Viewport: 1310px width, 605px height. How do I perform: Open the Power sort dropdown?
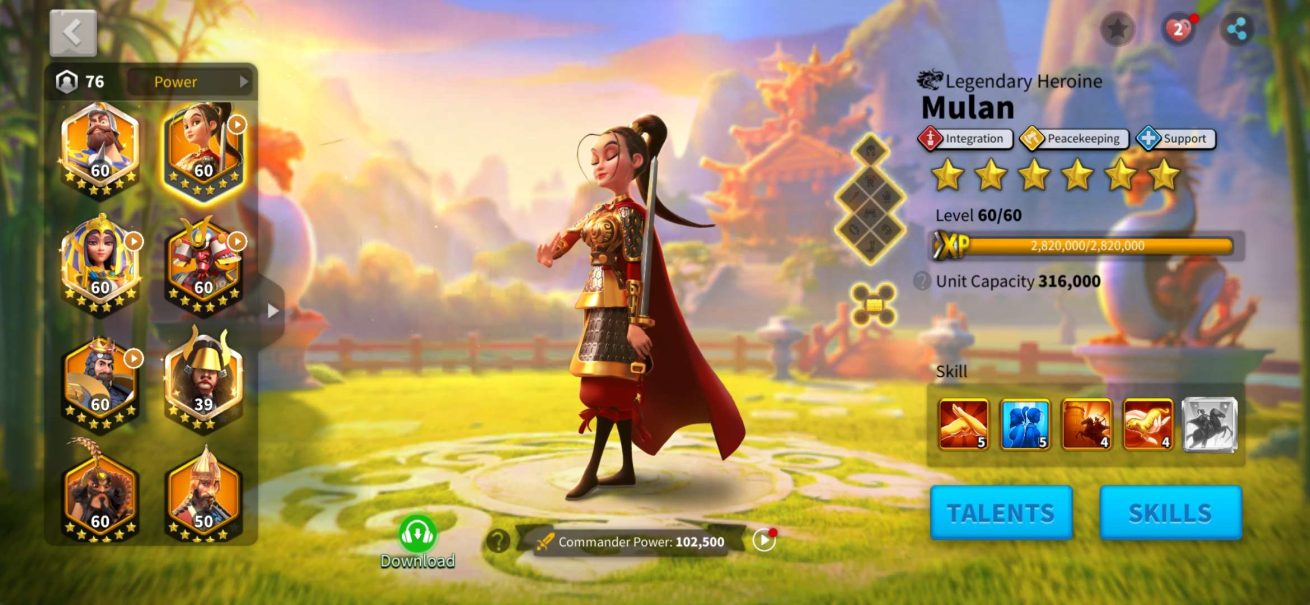(188, 82)
